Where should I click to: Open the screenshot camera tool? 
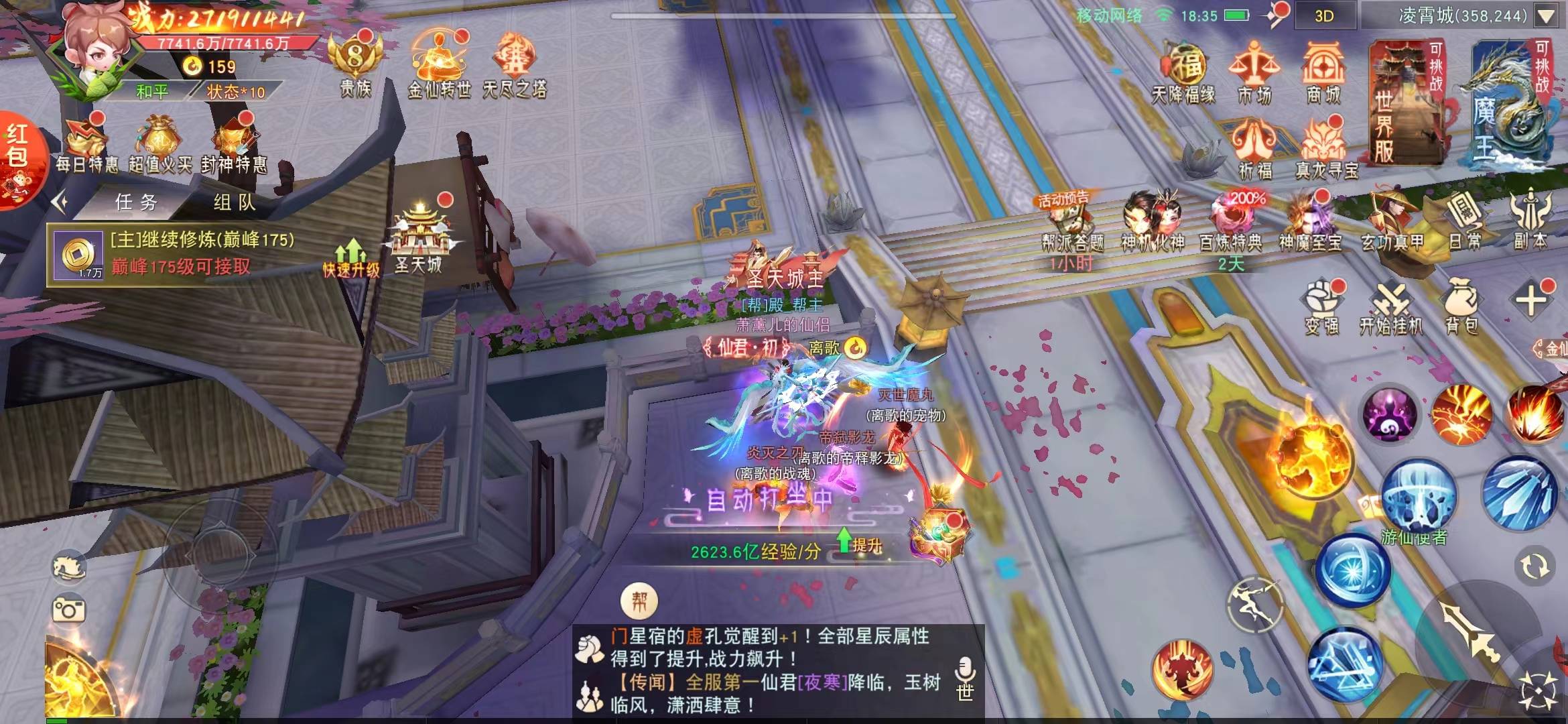coord(69,609)
